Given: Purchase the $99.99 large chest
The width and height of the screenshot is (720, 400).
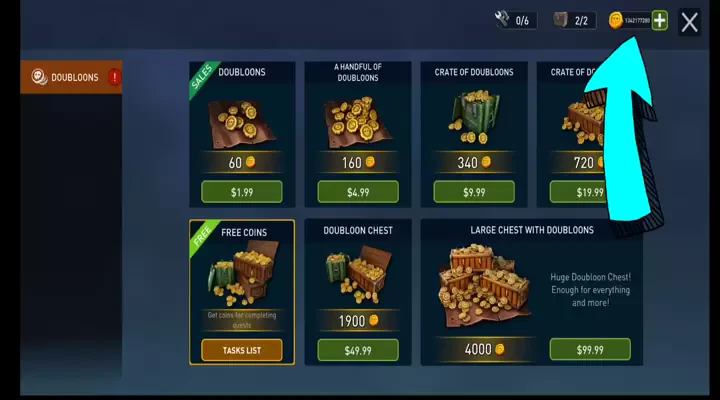Looking at the screenshot, I should point(589,349).
